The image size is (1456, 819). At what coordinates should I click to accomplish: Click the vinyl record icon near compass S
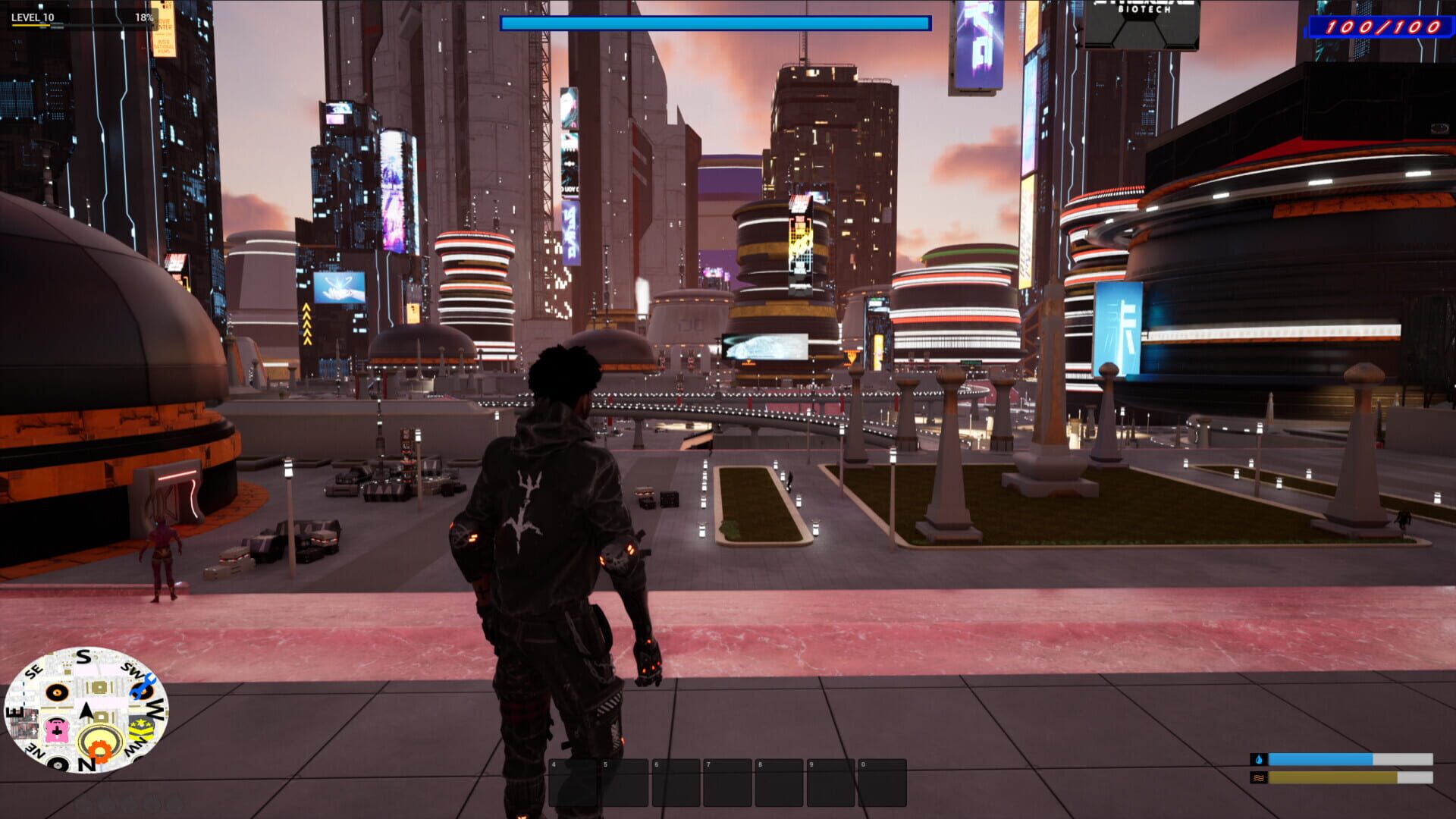pyautogui.click(x=57, y=692)
